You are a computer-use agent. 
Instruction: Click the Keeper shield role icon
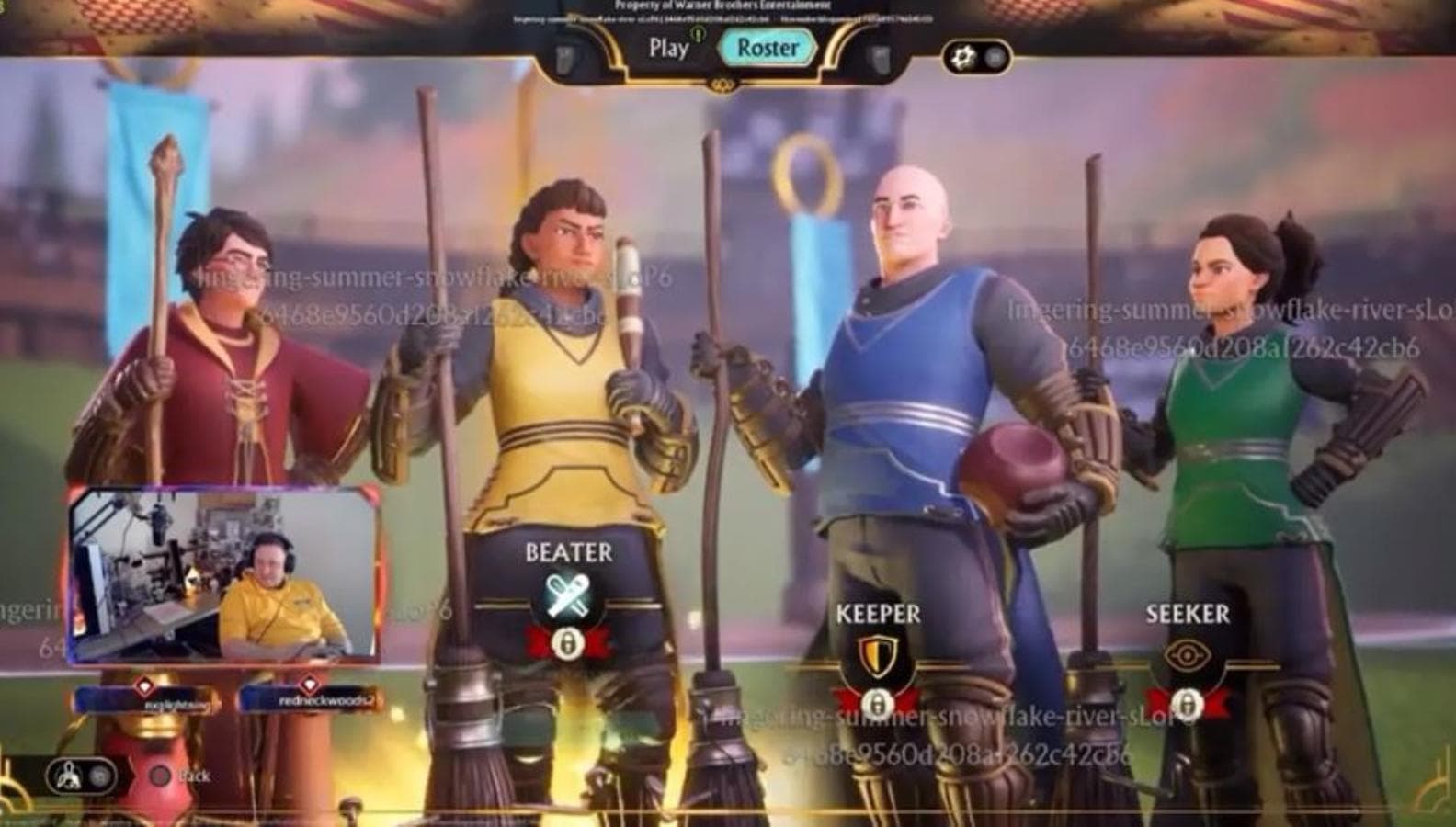(x=875, y=658)
